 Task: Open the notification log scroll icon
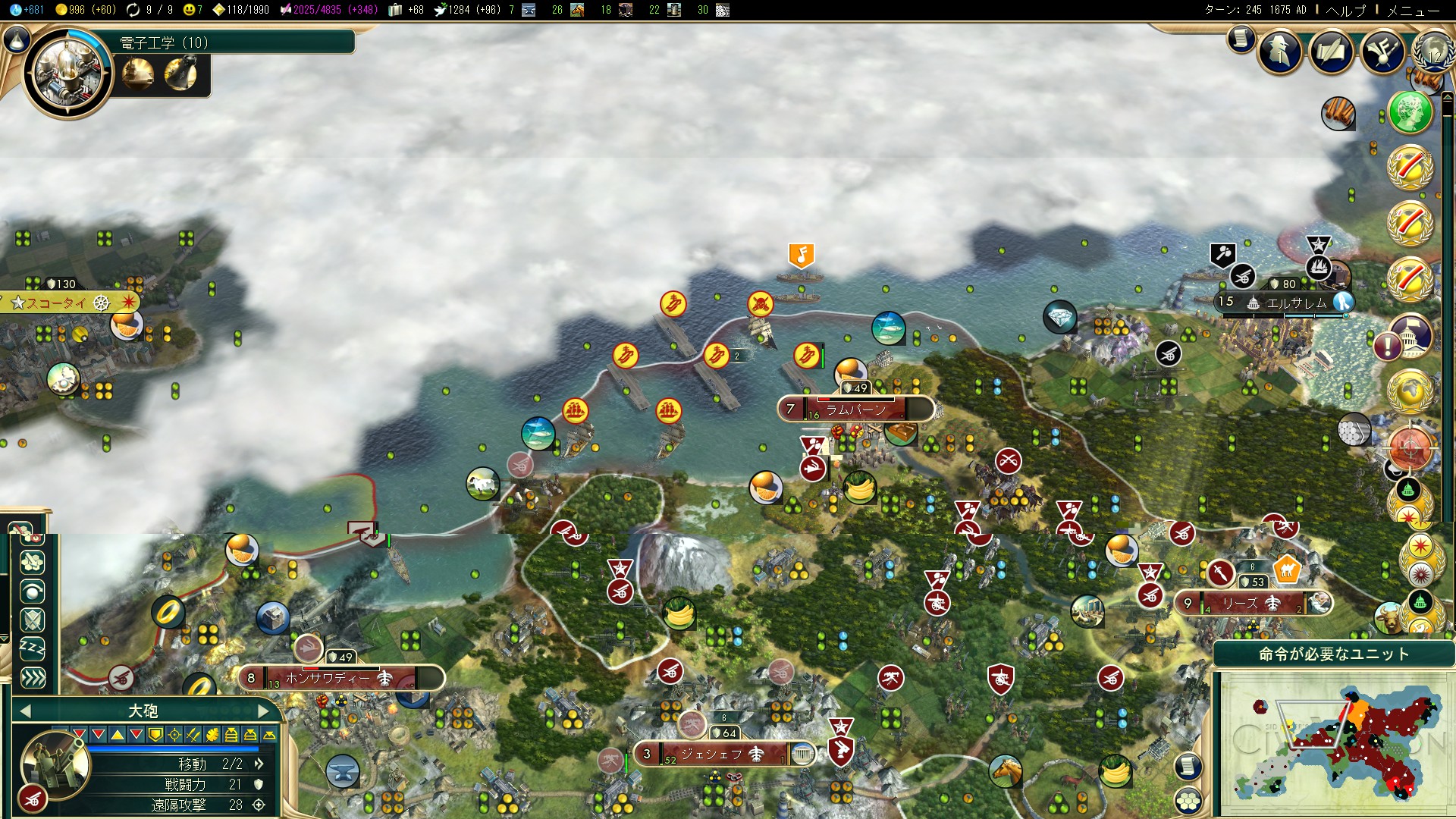[x=1241, y=38]
